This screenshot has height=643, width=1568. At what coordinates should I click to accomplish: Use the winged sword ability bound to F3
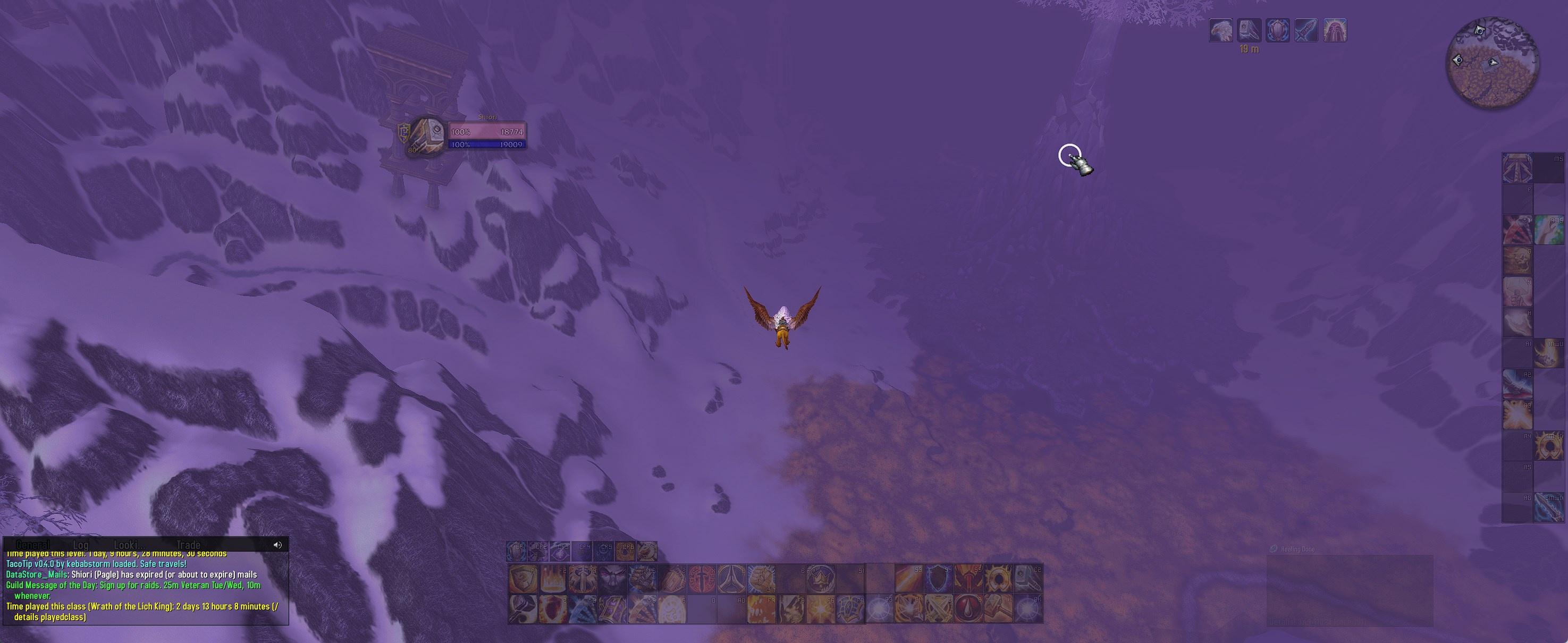tap(582, 579)
